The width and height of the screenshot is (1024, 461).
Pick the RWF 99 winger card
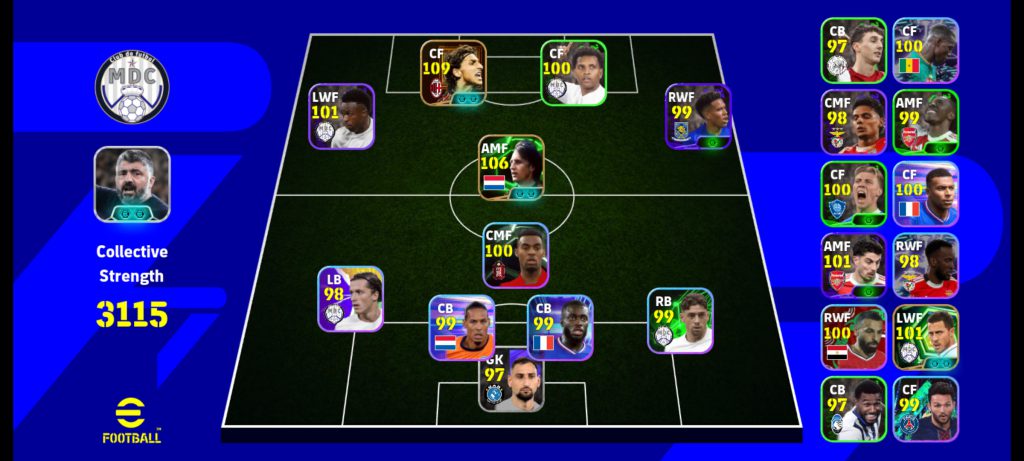[698, 116]
